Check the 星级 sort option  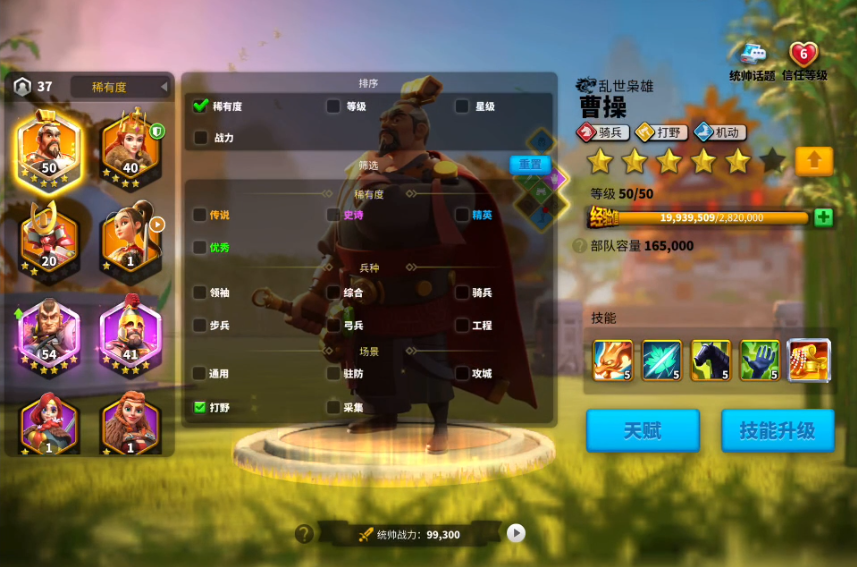[x=462, y=105]
